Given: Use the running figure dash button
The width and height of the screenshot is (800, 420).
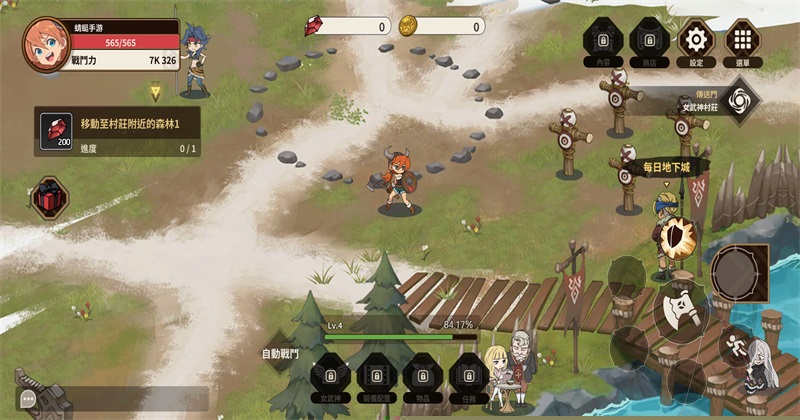Looking at the screenshot, I should (738, 344).
